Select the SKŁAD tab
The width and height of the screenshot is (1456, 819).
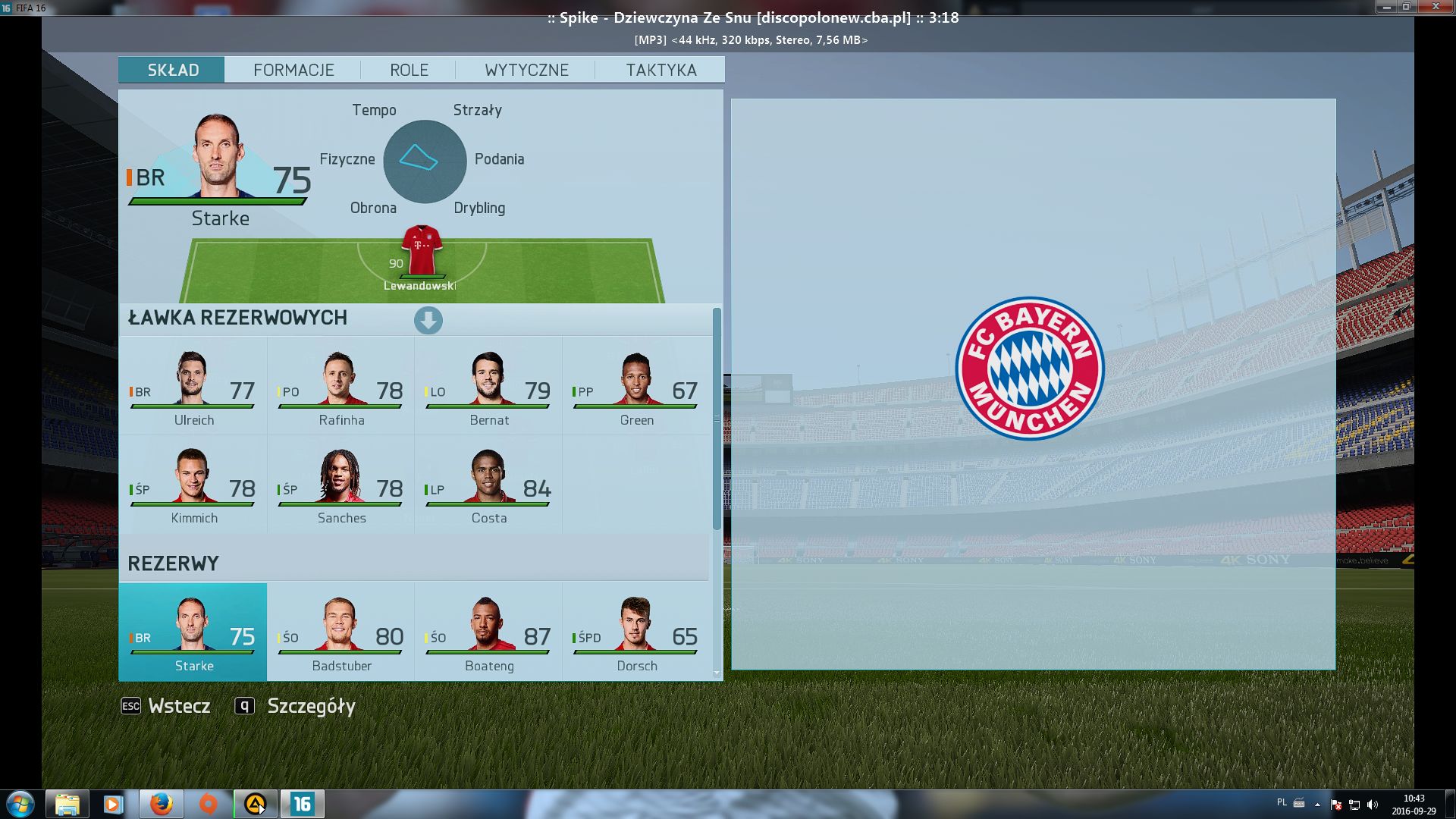[172, 70]
